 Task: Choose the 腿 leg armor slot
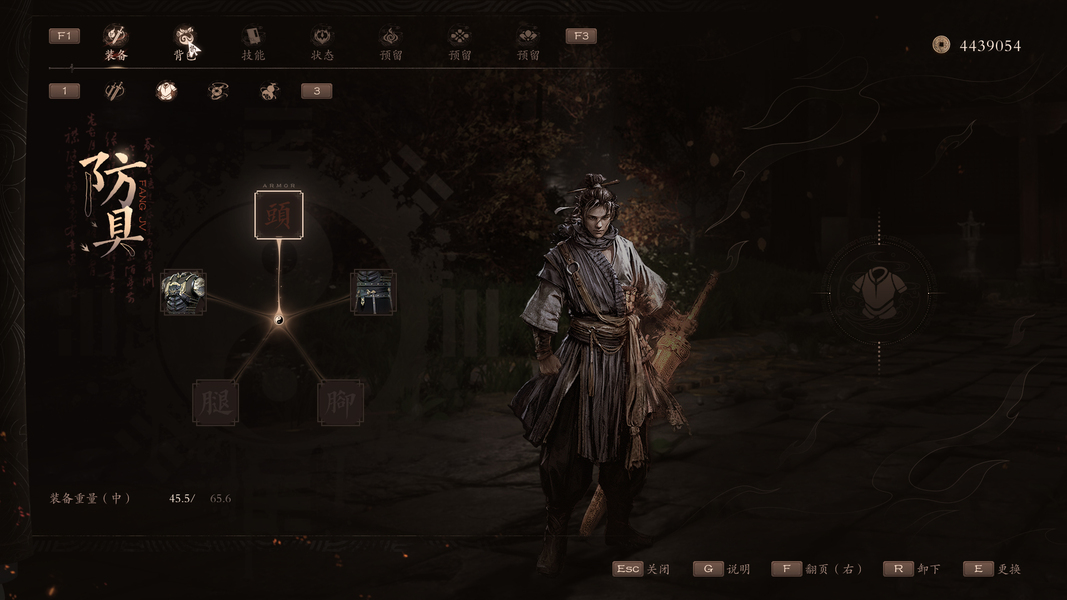tap(215, 403)
